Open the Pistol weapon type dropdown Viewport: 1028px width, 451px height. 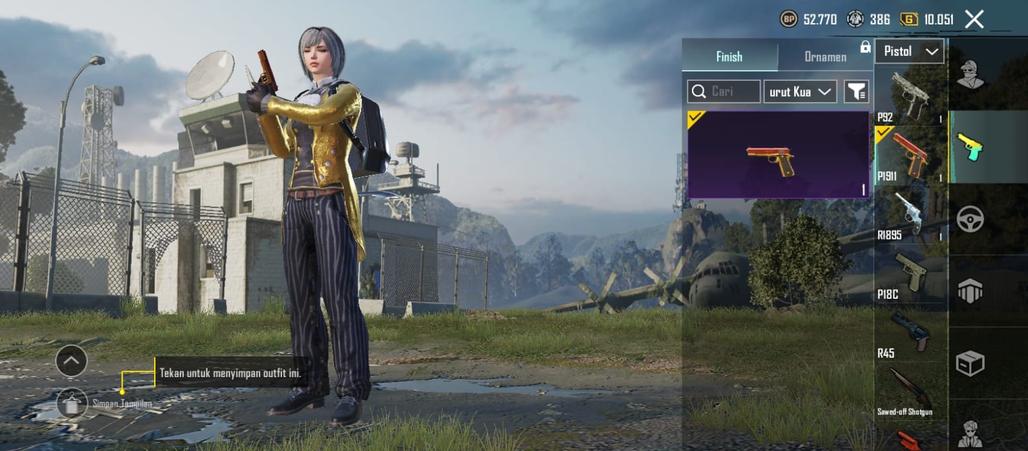point(909,51)
